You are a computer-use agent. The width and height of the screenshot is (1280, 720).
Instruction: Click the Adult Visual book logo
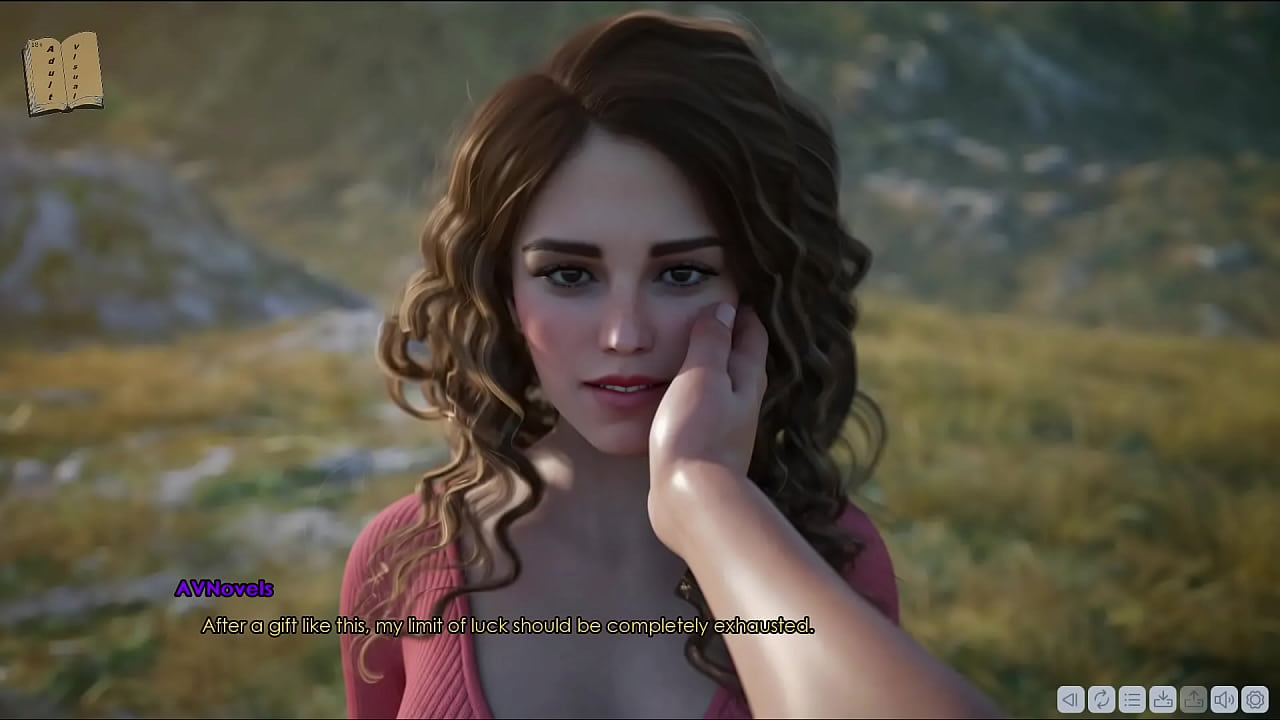point(63,73)
